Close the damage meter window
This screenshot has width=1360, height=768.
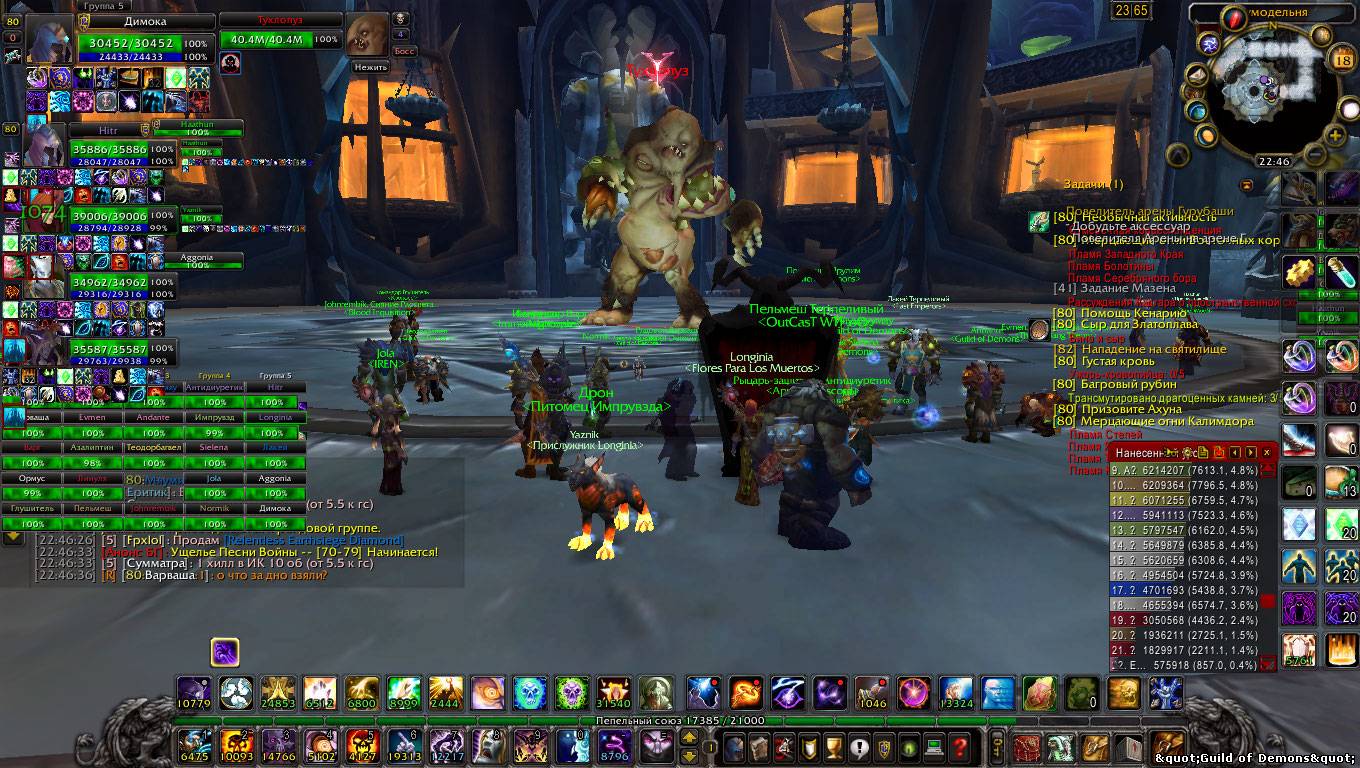click(1267, 453)
